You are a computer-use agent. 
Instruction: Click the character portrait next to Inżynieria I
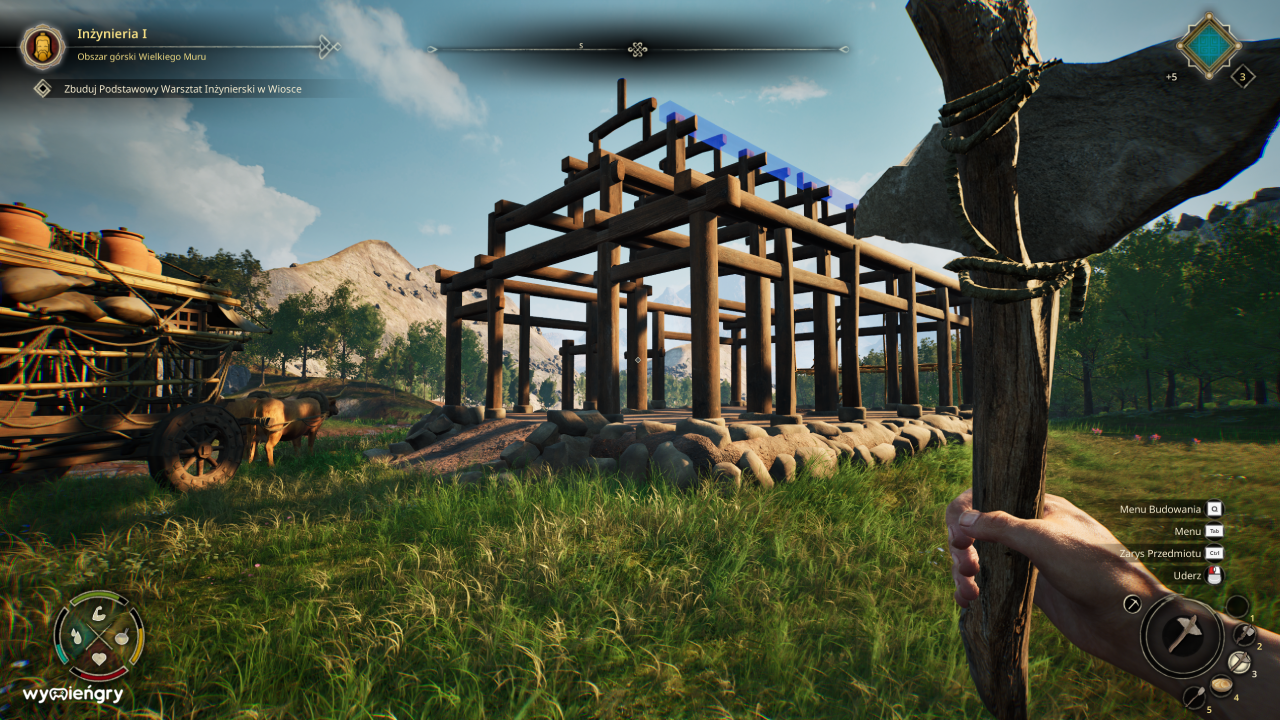pos(43,47)
